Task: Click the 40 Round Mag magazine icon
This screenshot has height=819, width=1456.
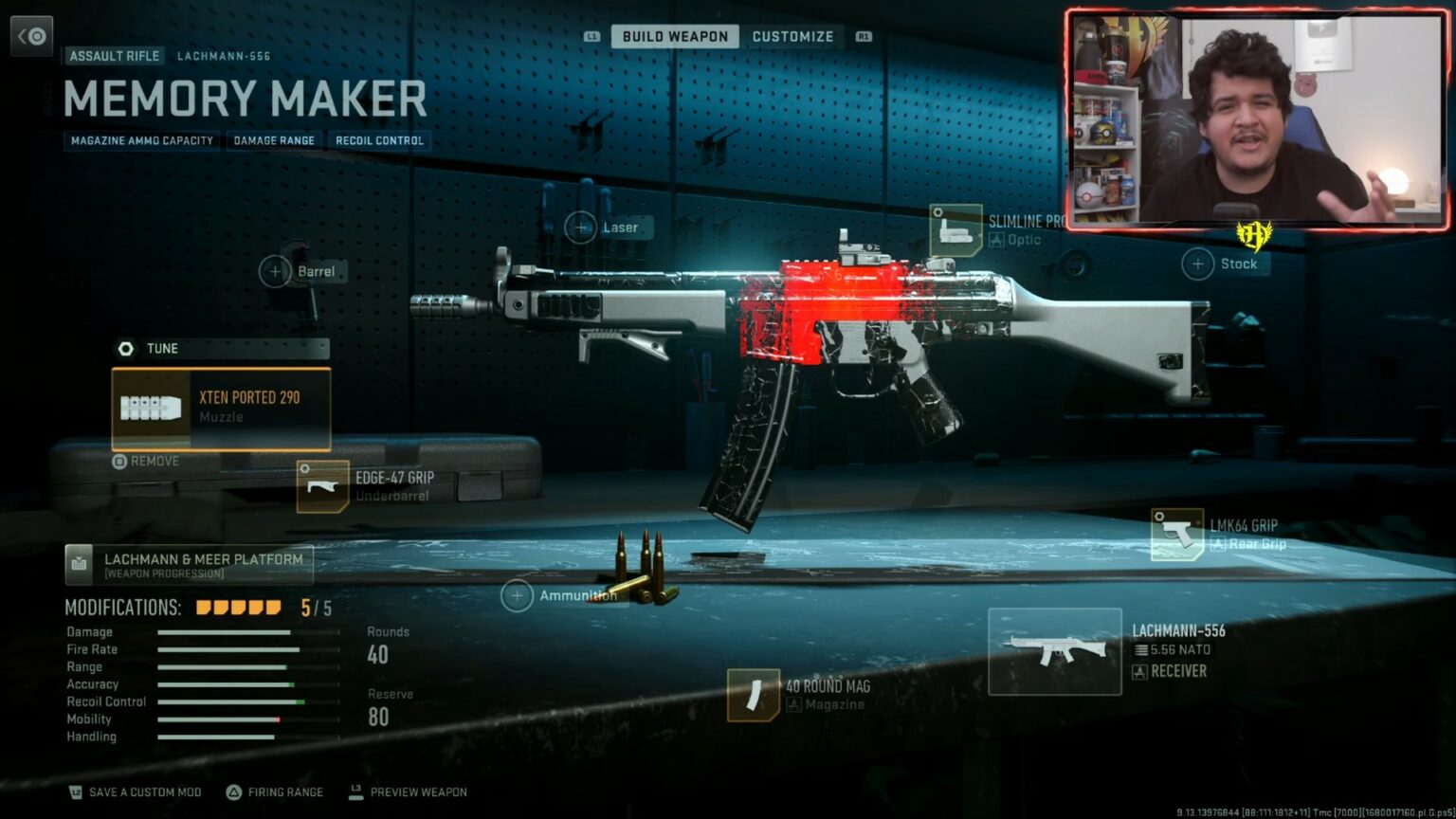Action: coord(754,695)
